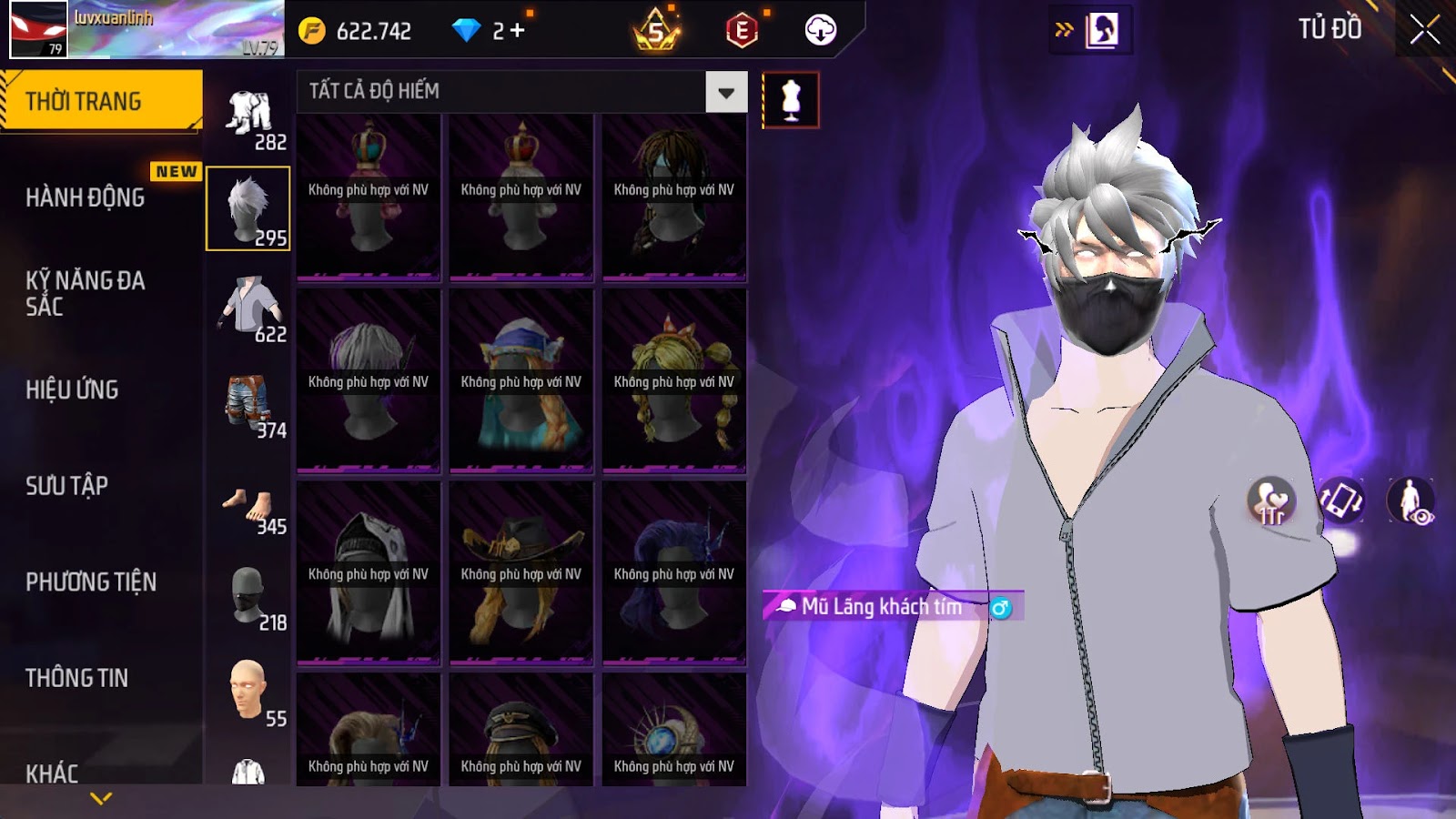Screen dimensions: 1456x819
Task: Open the Hành Động menu
Action: coord(86,197)
